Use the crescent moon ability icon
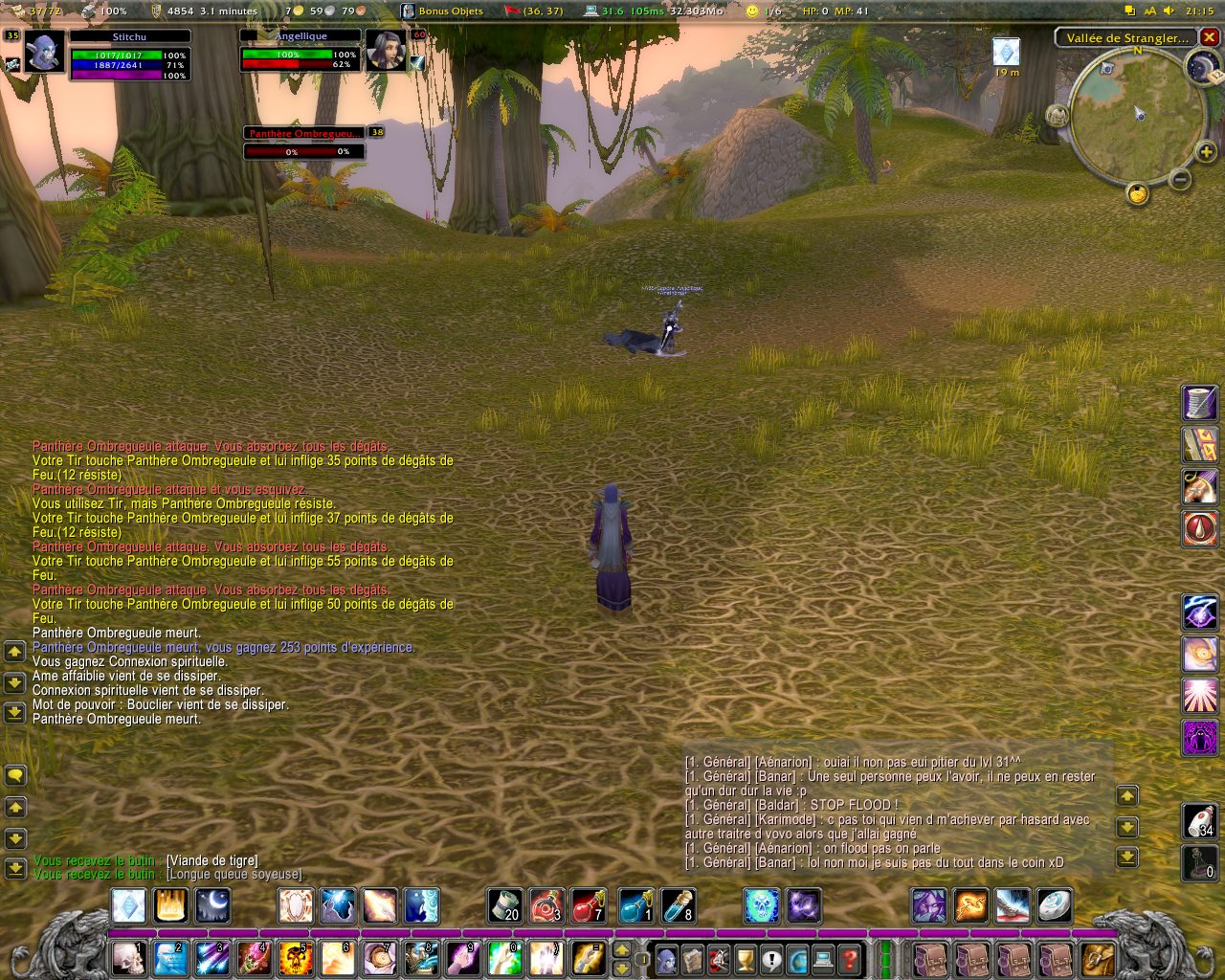The height and width of the screenshot is (980, 1225). click(212, 905)
